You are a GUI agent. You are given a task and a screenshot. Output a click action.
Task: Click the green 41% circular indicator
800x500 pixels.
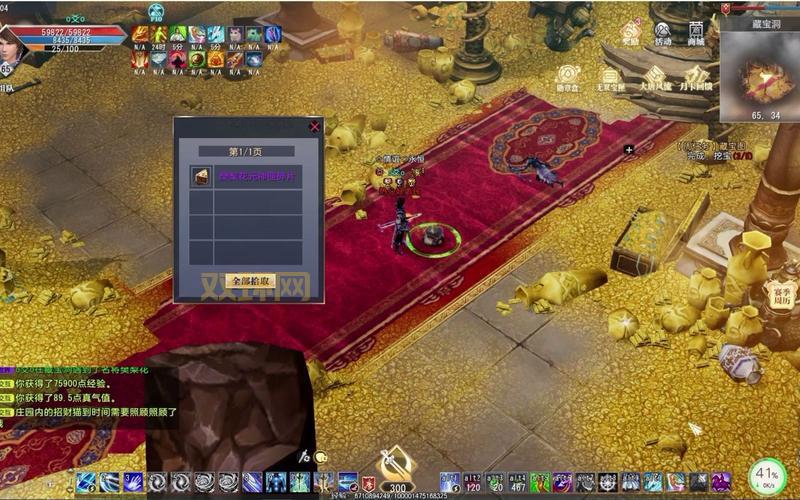point(768,475)
